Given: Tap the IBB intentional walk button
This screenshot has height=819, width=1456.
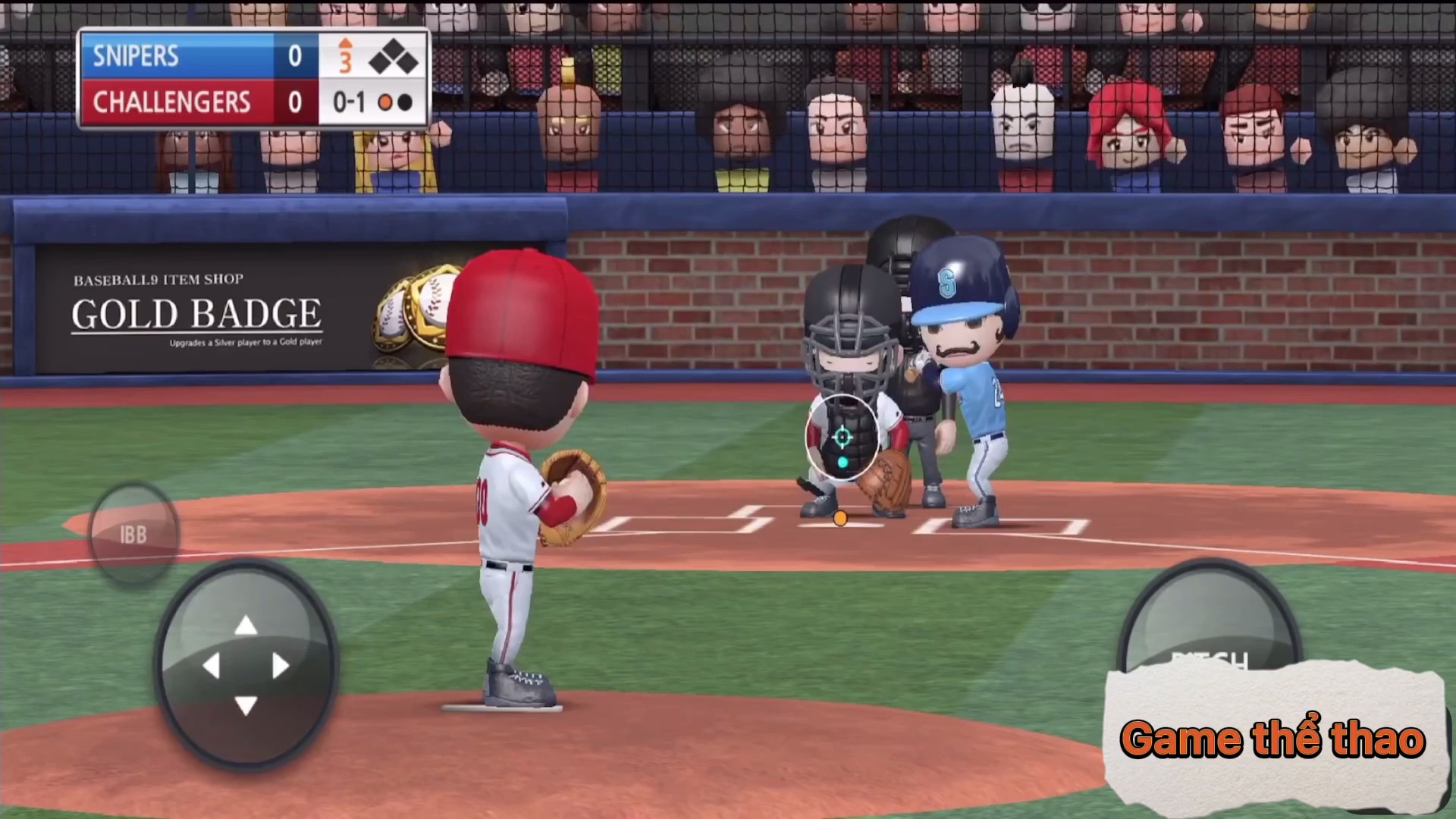Looking at the screenshot, I should 133,535.
